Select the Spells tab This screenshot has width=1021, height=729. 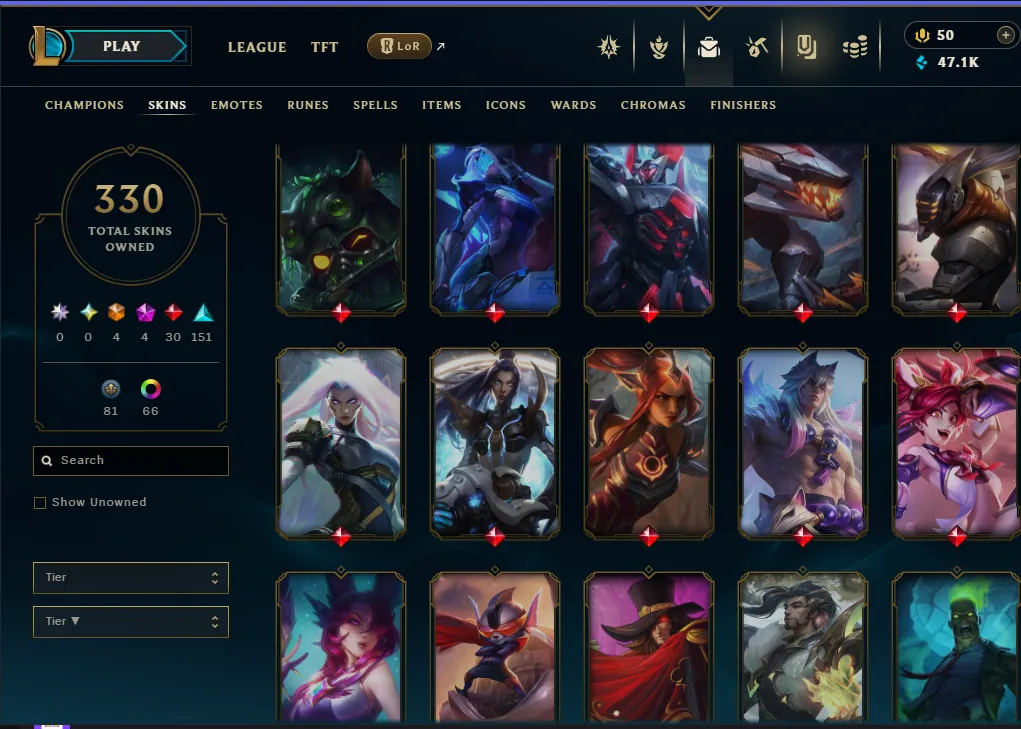click(x=375, y=105)
